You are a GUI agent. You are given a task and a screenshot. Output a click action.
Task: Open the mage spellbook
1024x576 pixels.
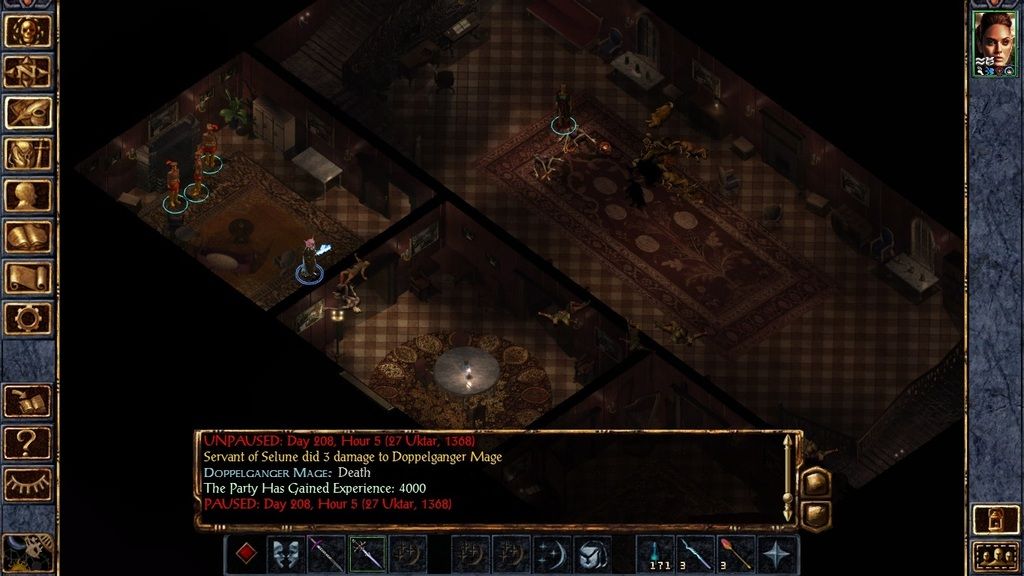click(28, 236)
